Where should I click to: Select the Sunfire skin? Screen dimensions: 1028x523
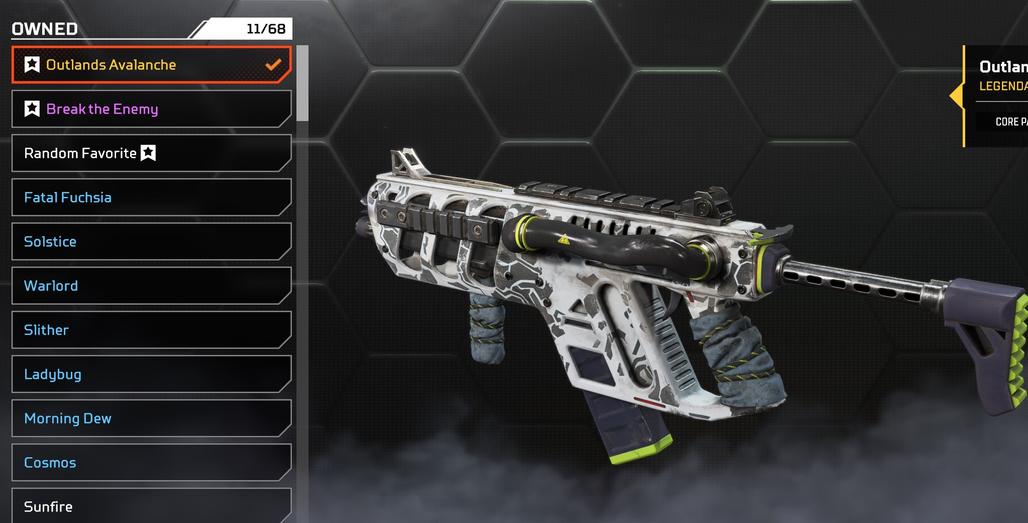[x=150, y=506]
